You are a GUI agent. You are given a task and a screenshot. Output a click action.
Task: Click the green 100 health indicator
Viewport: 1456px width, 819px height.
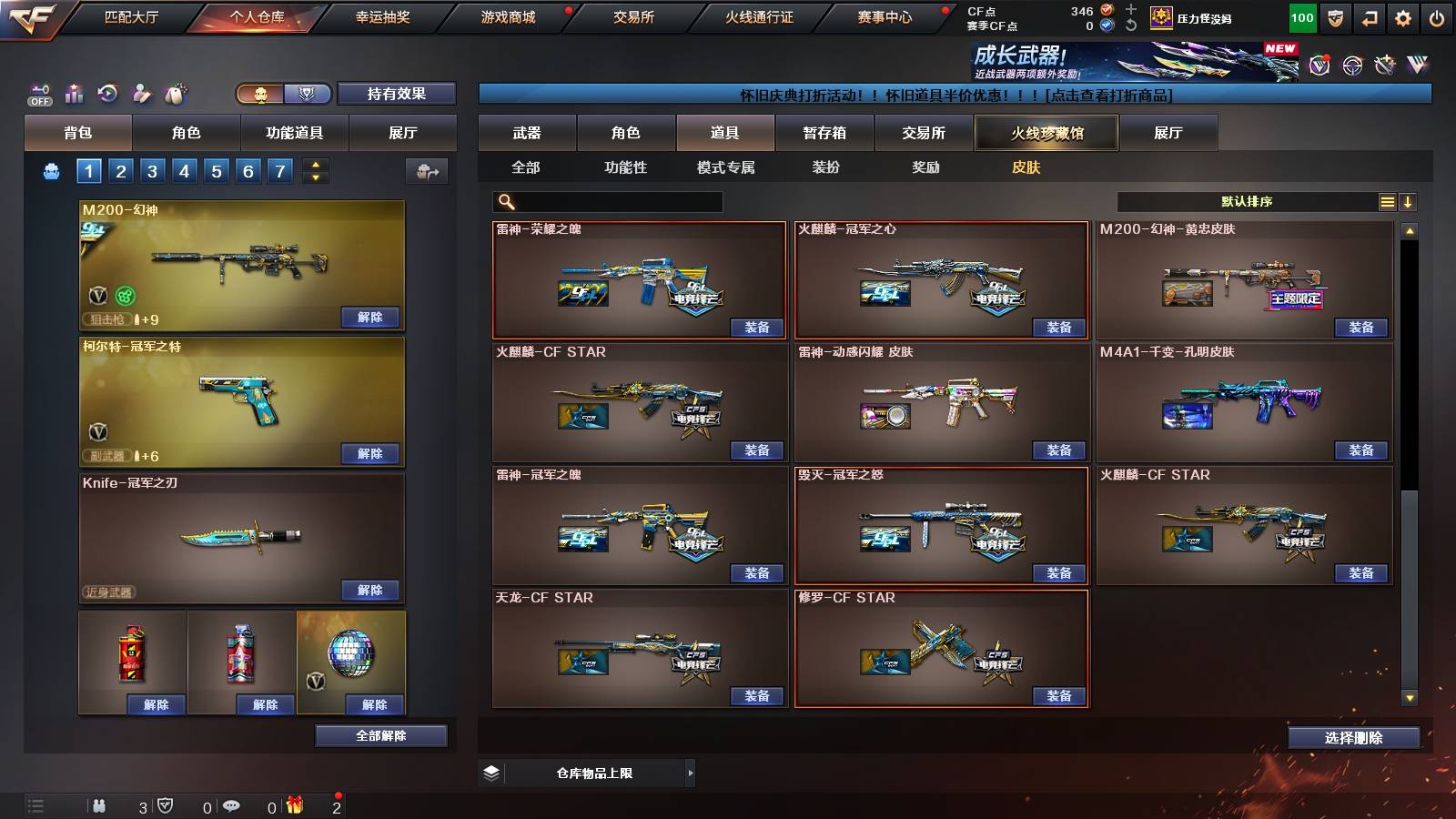click(x=1303, y=16)
